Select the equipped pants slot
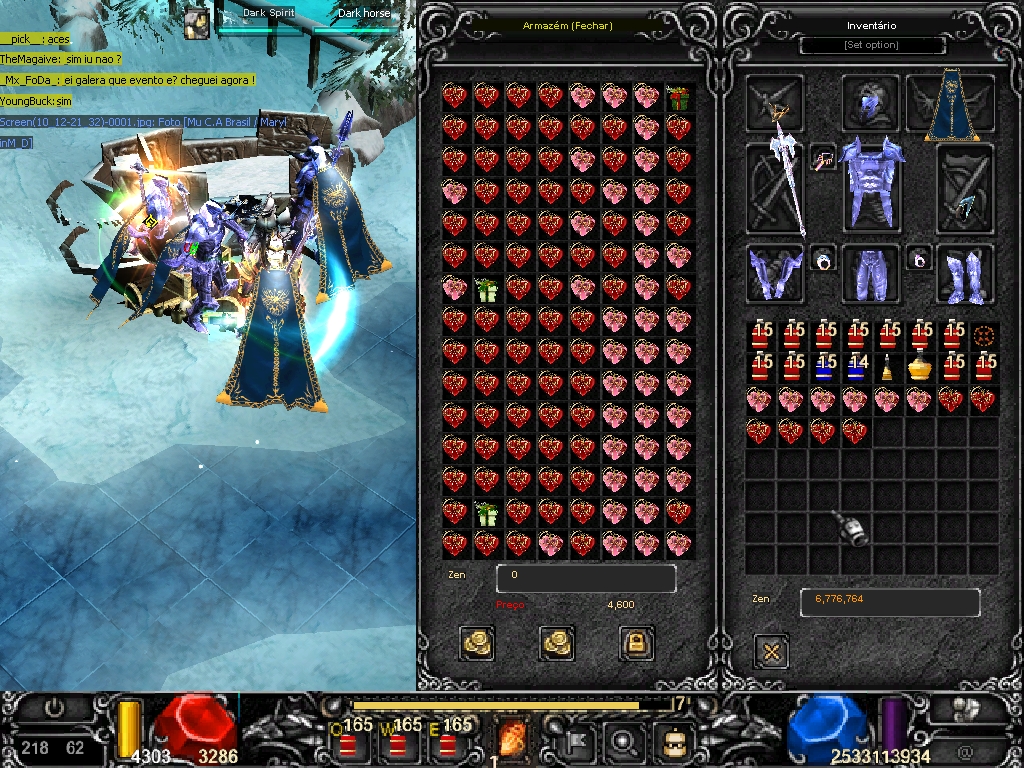The image size is (1024, 768). pyautogui.click(x=871, y=273)
